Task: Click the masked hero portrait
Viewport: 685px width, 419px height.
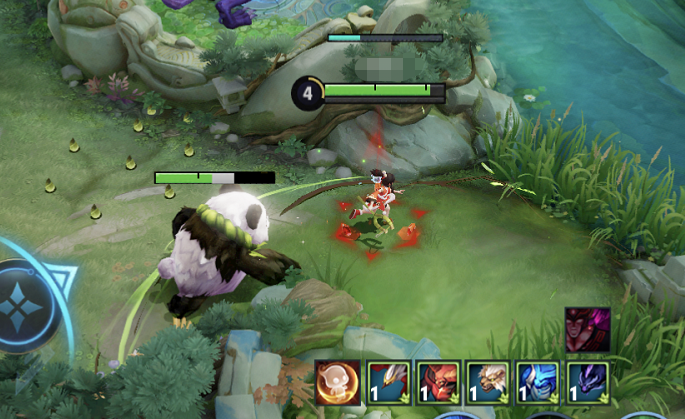Action: point(587,330)
